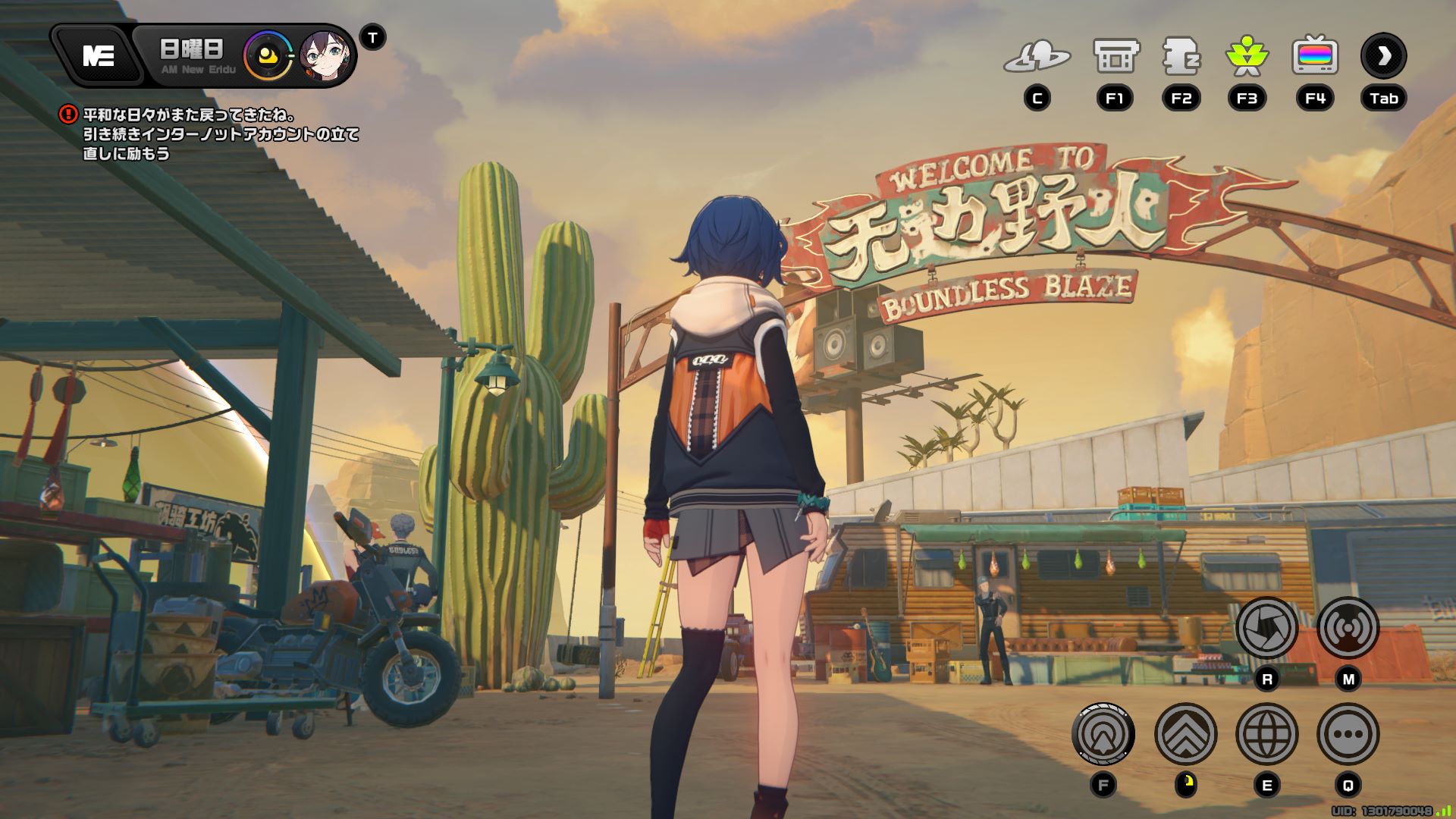Expand the arrow menu button
Screen dimensions: 1456x819
[1384, 55]
